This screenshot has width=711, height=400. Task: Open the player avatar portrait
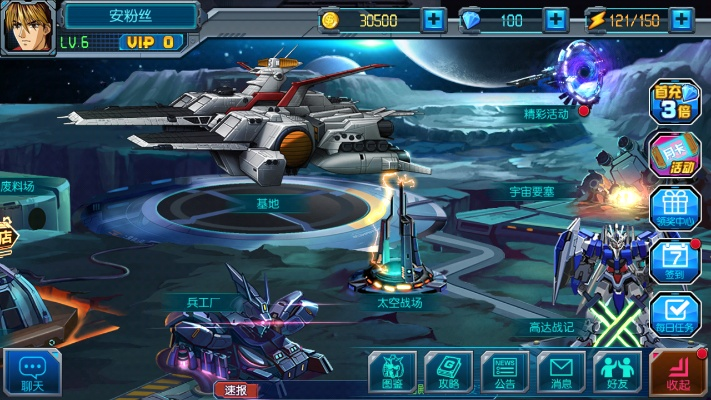(27, 27)
